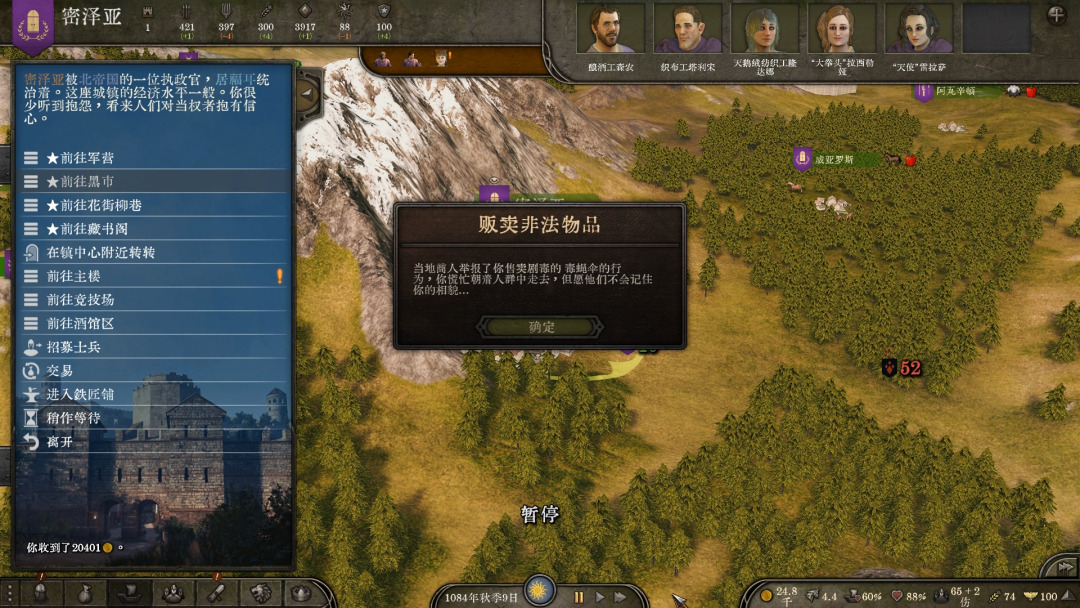1080x608 pixels.
Task: Select 招募士兵 to recruit troops
Action: [73, 347]
